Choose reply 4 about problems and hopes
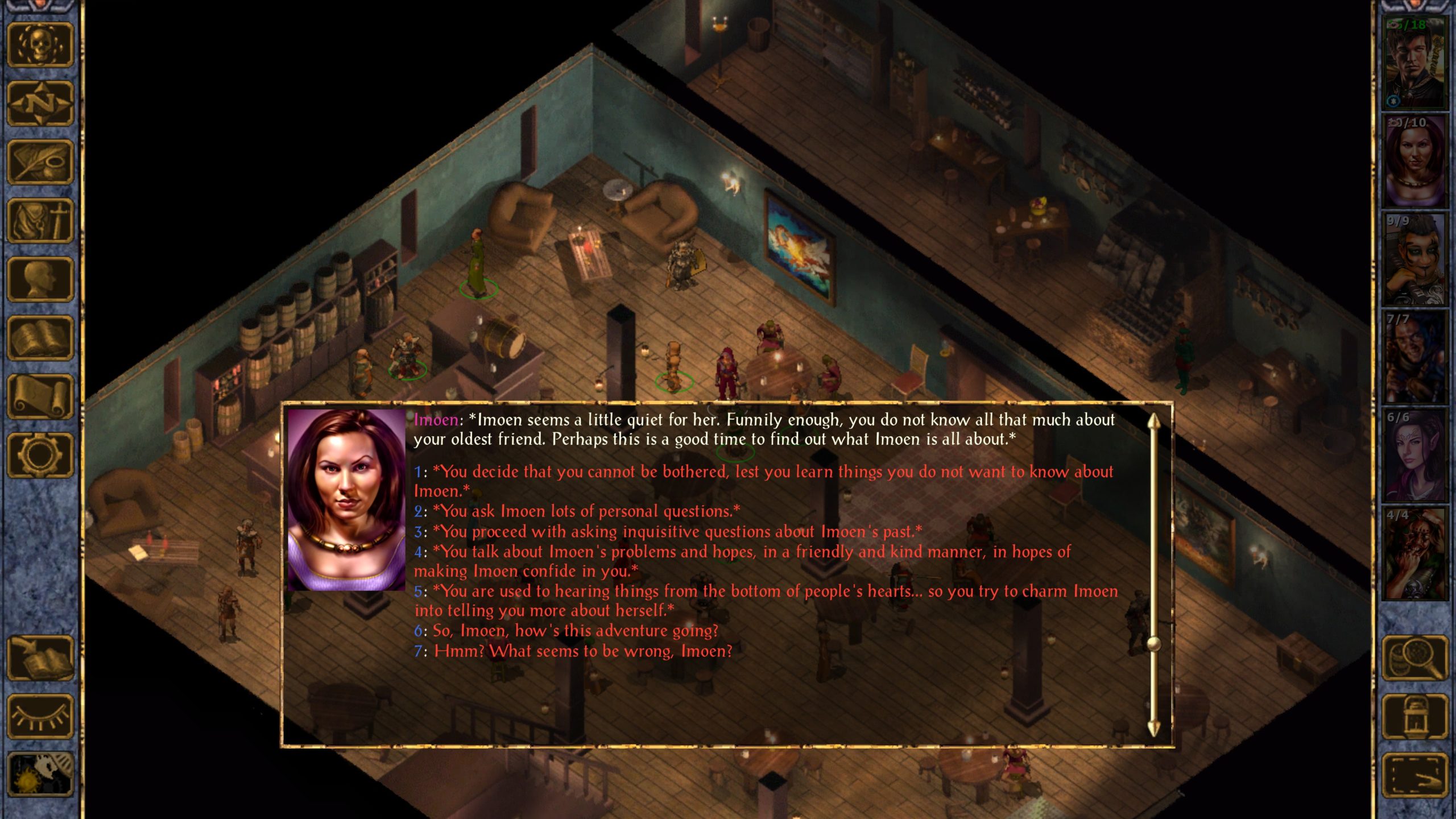 point(751,552)
